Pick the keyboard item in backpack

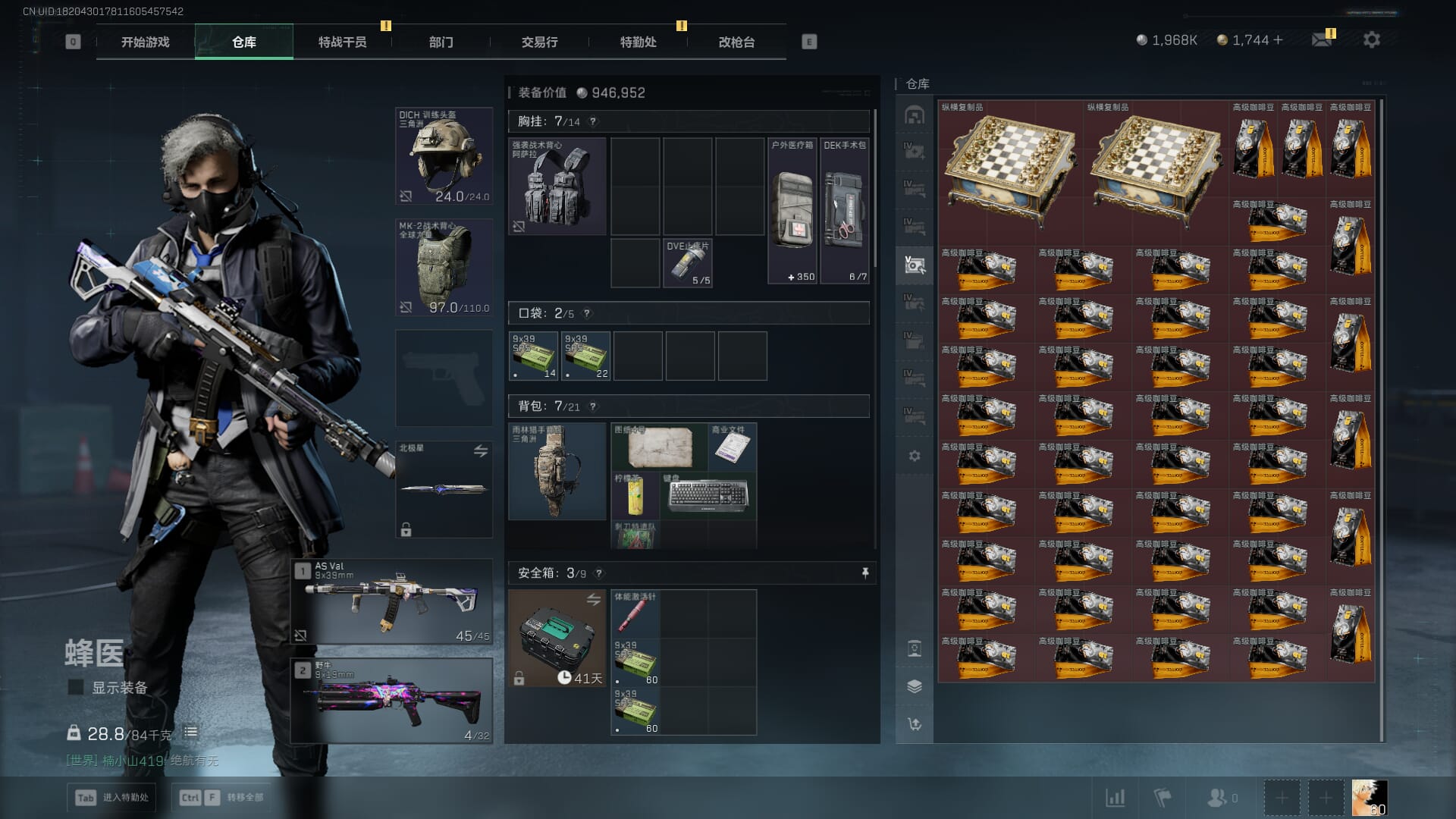point(708,495)
